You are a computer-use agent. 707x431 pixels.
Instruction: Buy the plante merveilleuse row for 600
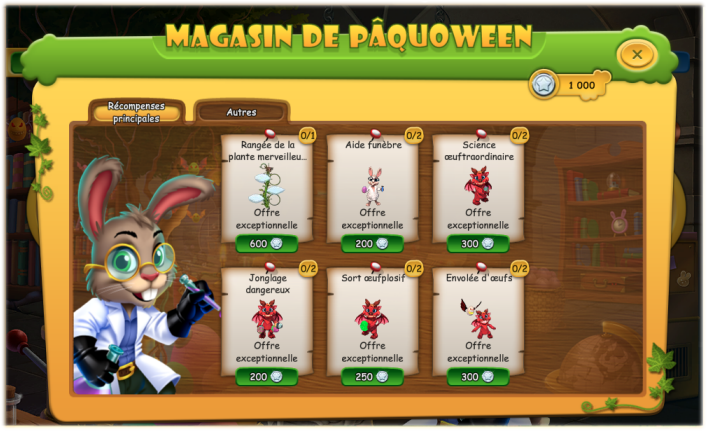pos(266,244)
